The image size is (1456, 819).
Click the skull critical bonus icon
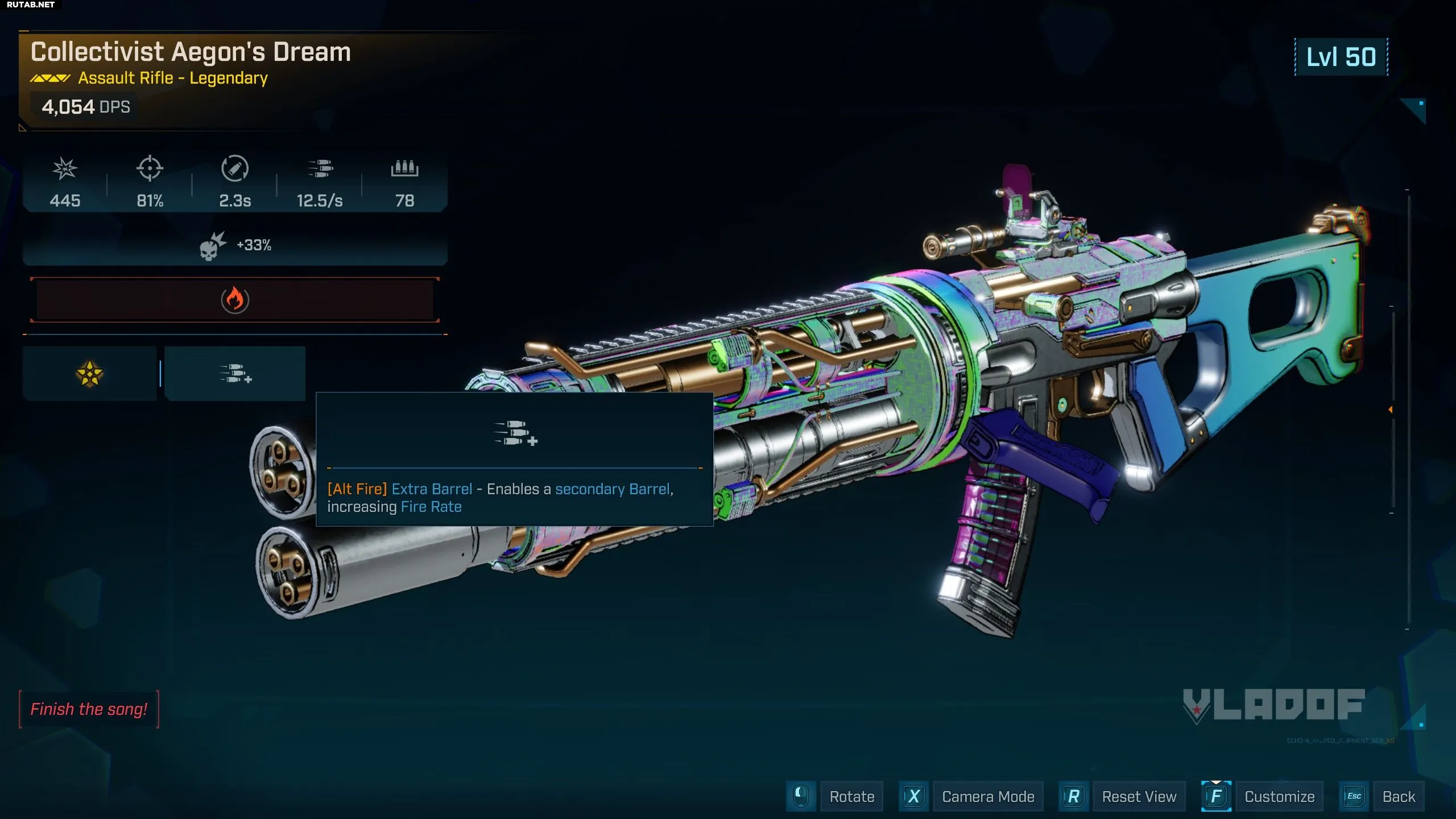coord(212,246)
